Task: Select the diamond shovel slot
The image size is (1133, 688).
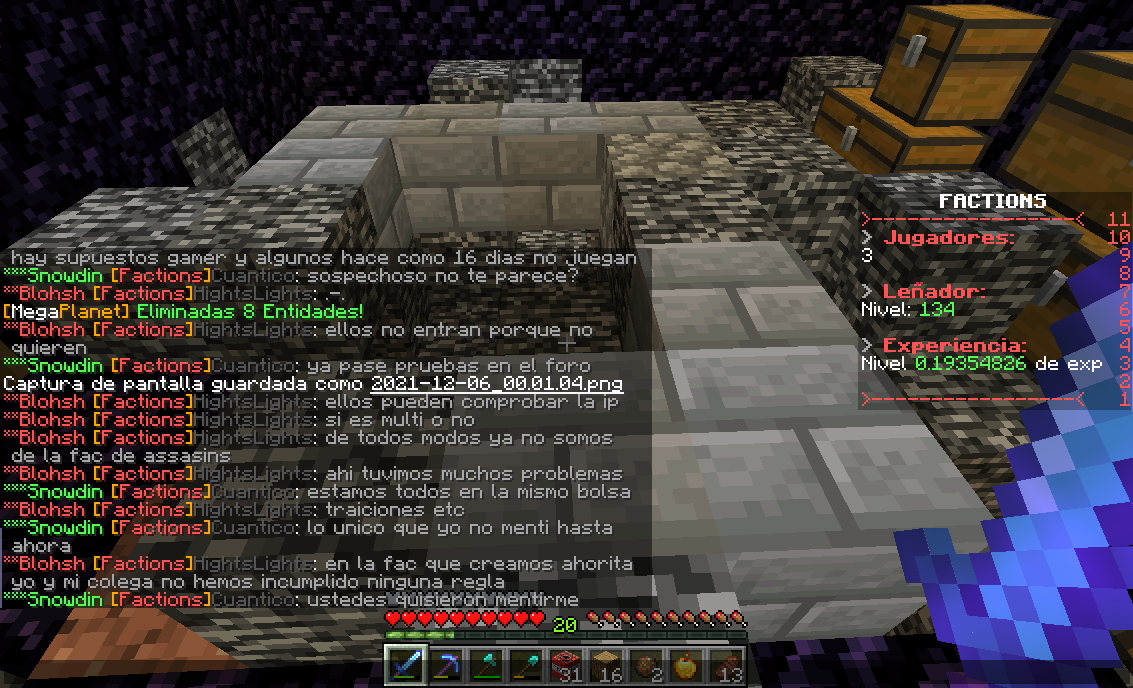Action: [x=526, y=666]
